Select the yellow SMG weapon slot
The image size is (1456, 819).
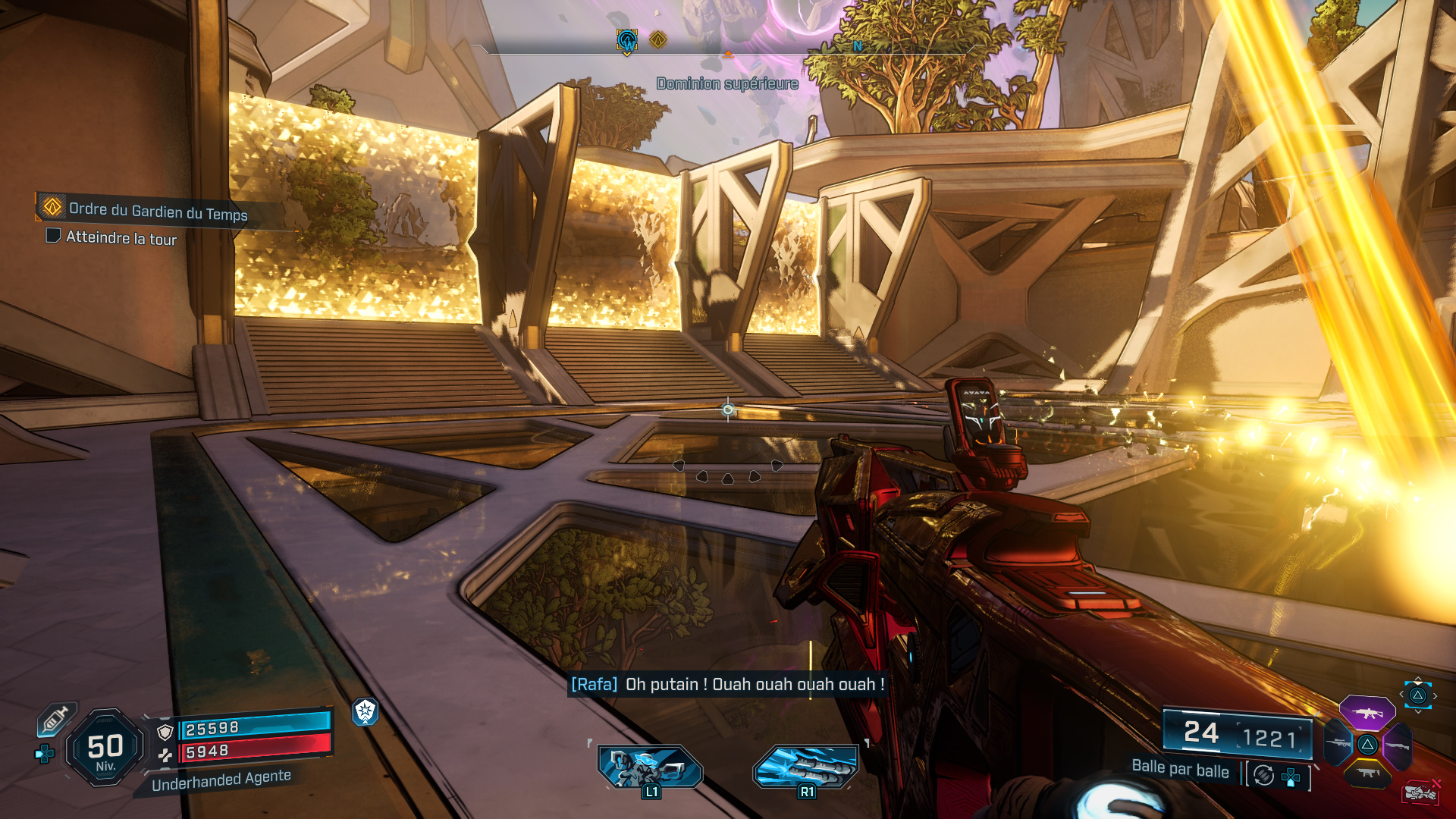point(1368,773)
